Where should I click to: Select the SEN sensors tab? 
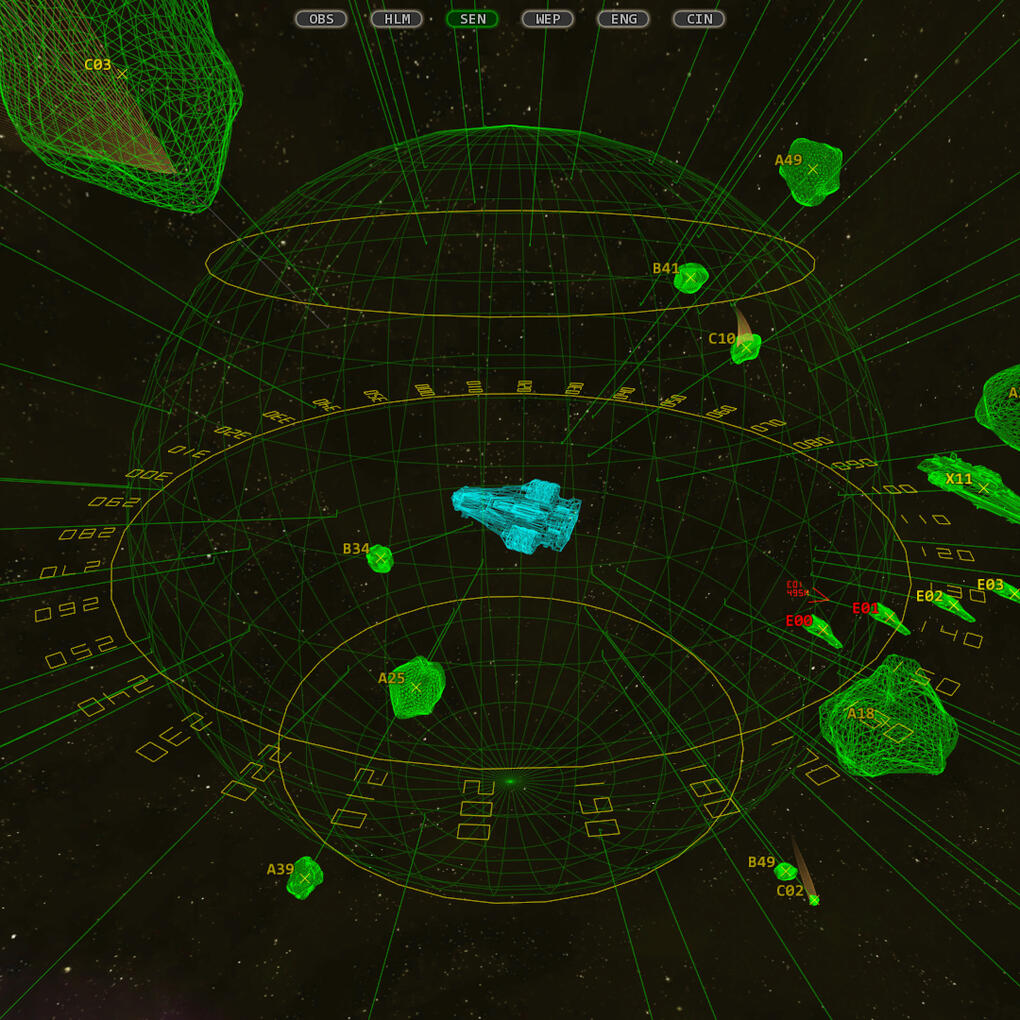(472, 19)
